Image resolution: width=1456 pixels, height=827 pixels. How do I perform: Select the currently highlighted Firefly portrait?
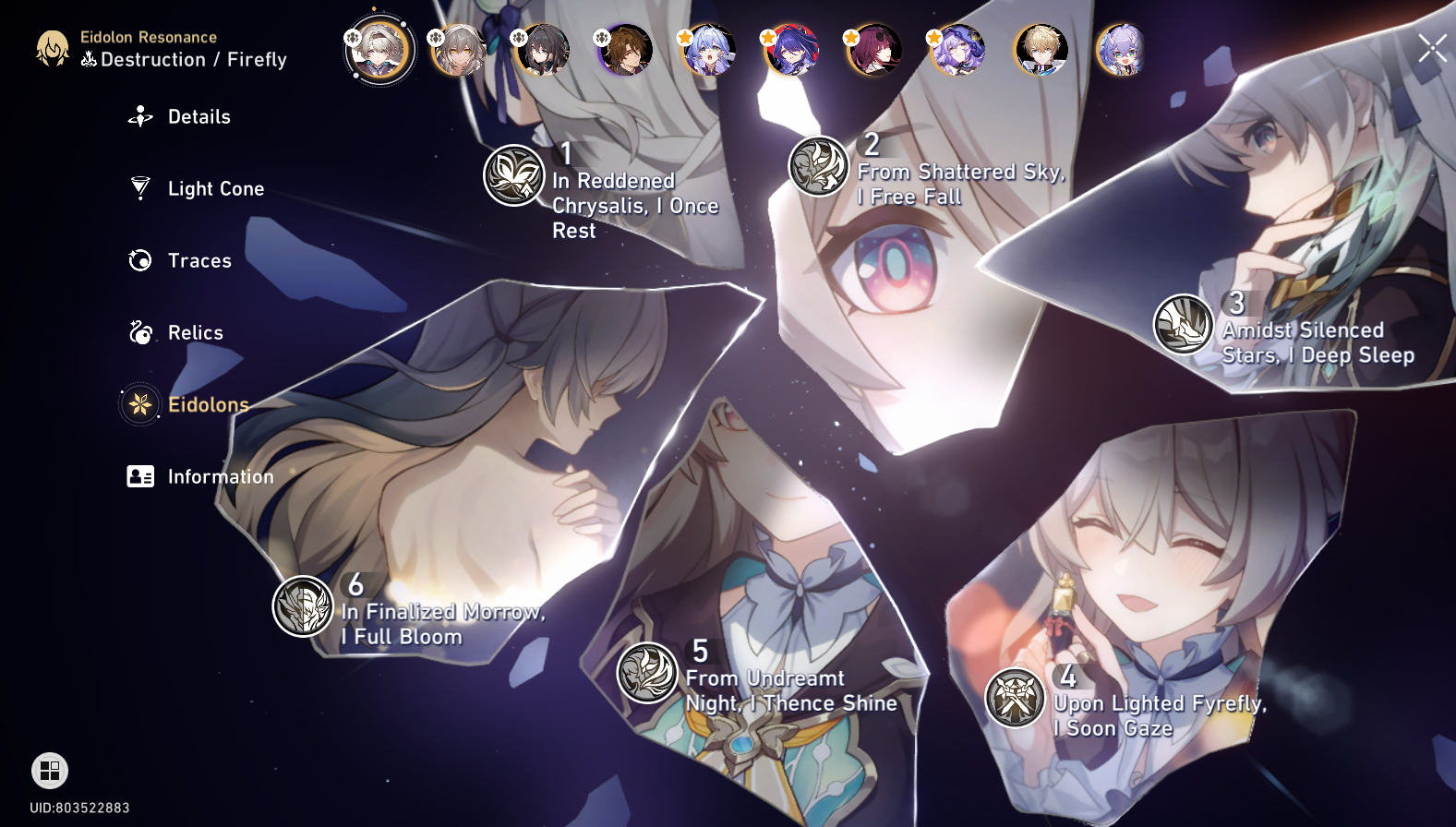click(x=379, y=49)
